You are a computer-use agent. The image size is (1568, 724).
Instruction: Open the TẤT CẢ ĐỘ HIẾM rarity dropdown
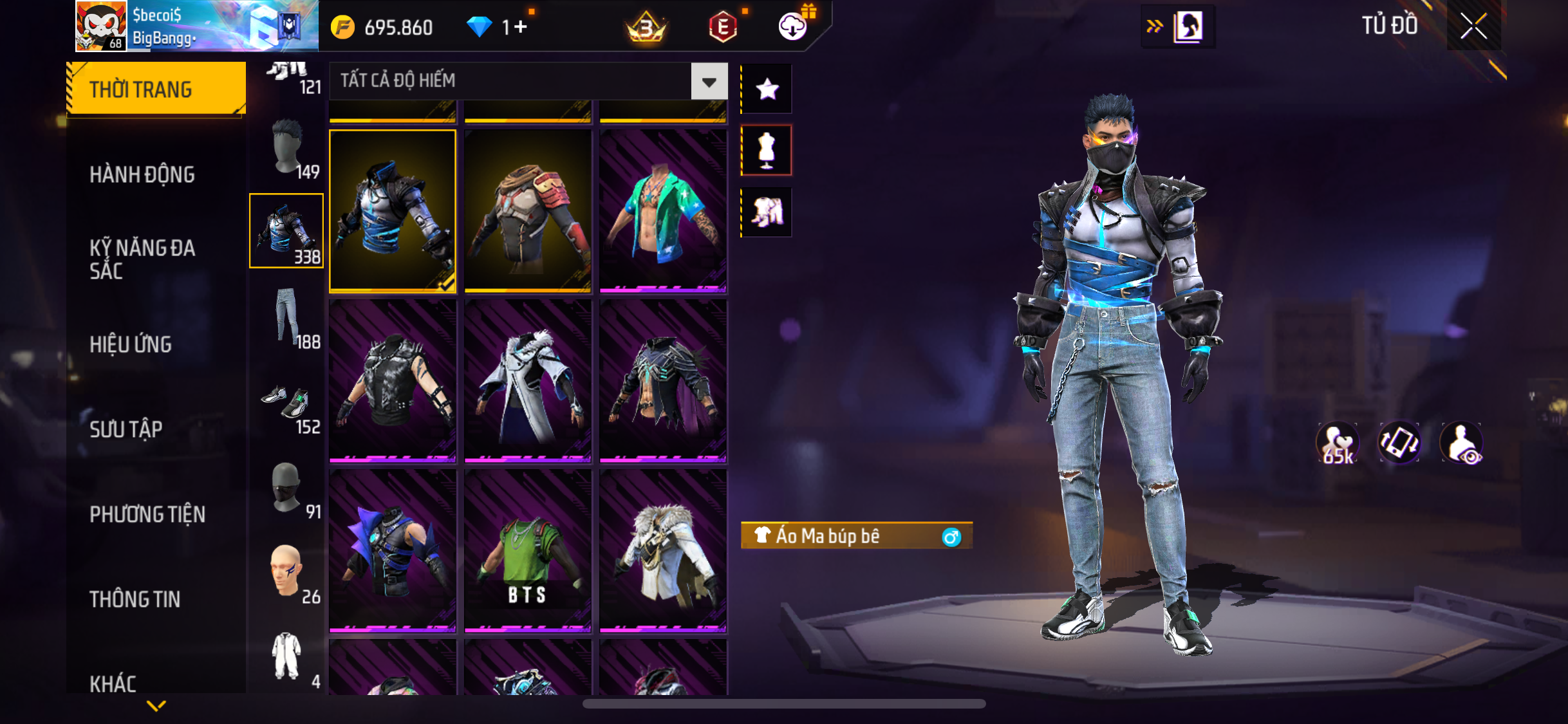pyautogui.click(x=709, y=81)
